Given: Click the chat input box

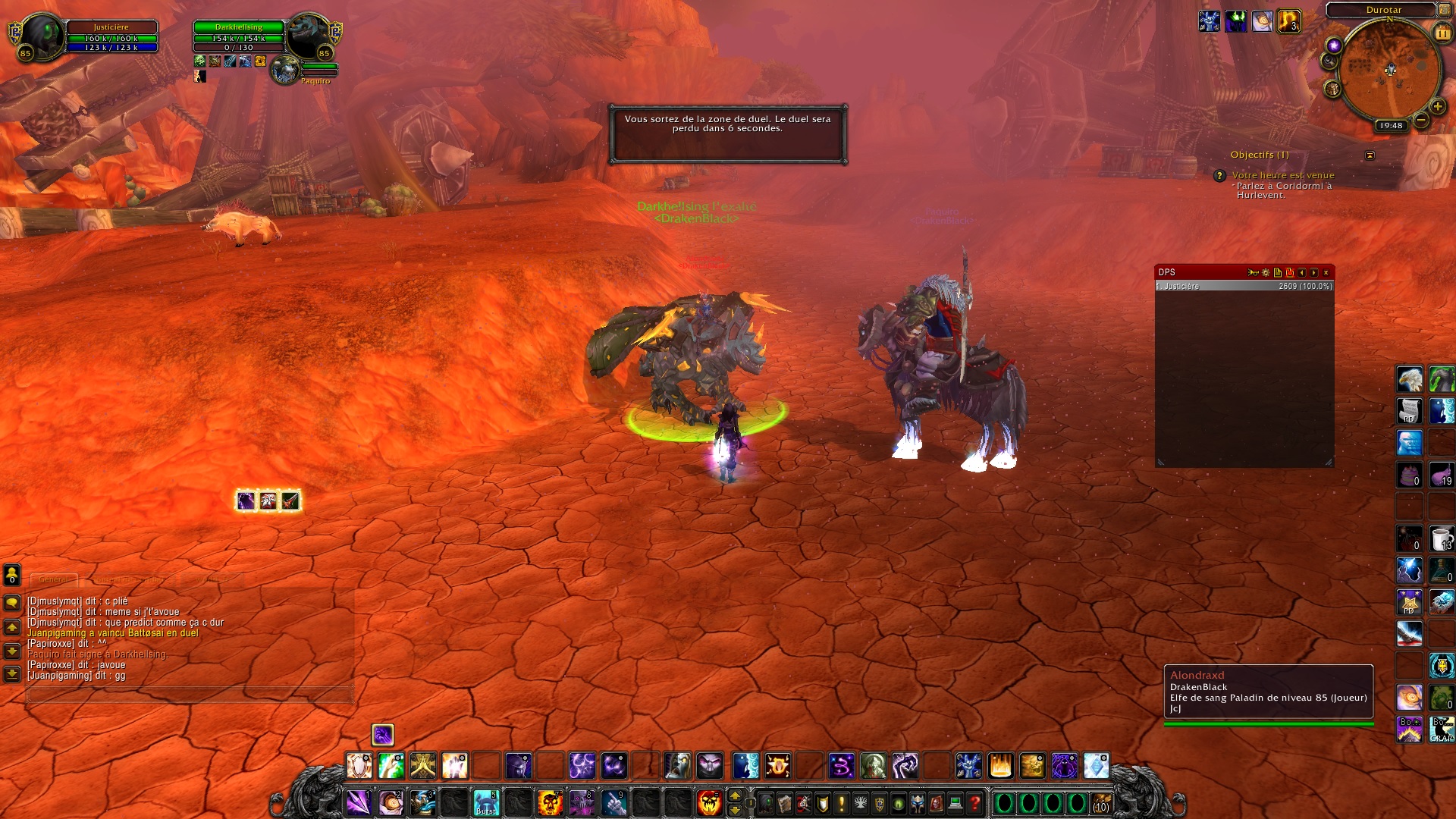Looking at the screenshot, I should coord(190,694).
